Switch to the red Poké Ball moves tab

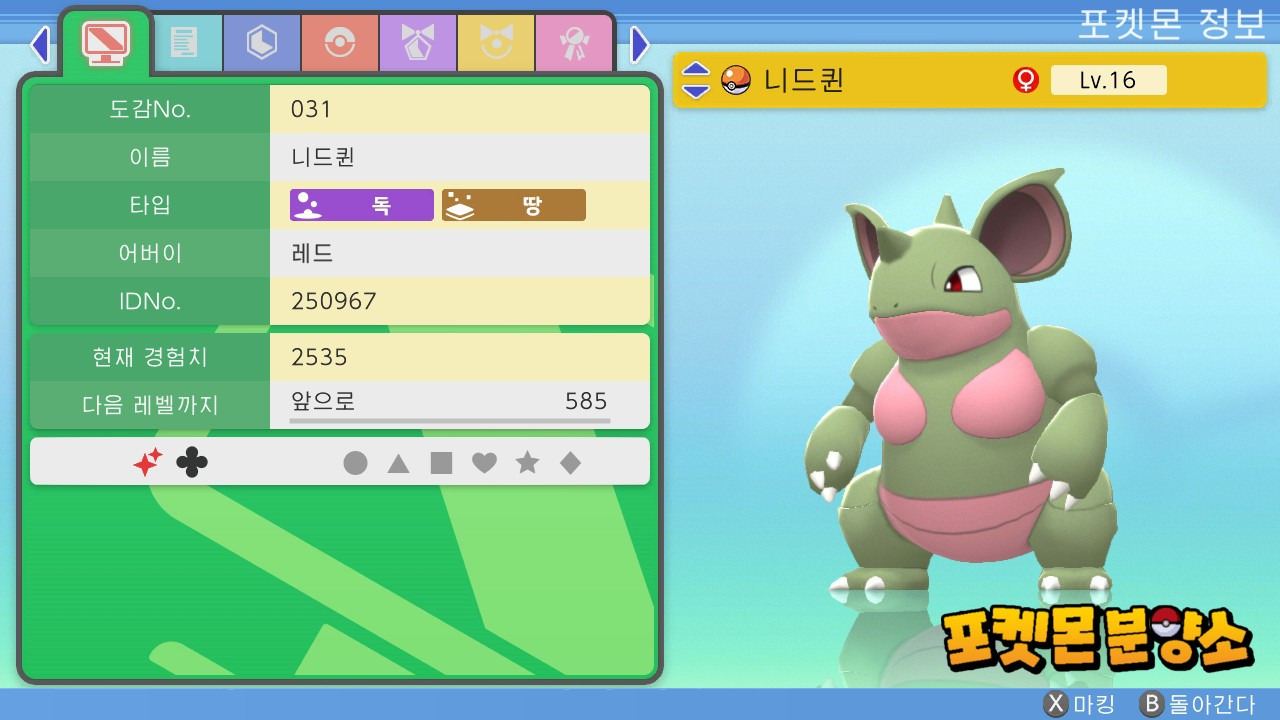coord(340,43)
